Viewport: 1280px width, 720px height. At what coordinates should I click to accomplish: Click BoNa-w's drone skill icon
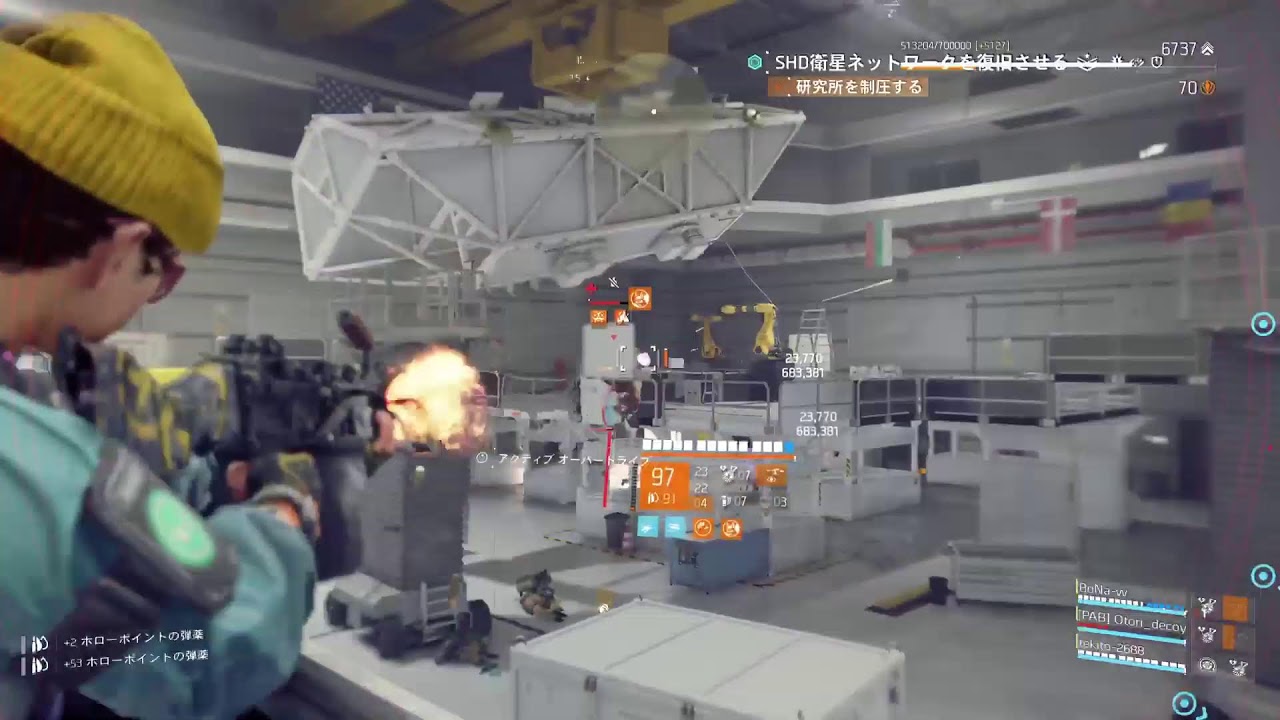(1207, 606)
